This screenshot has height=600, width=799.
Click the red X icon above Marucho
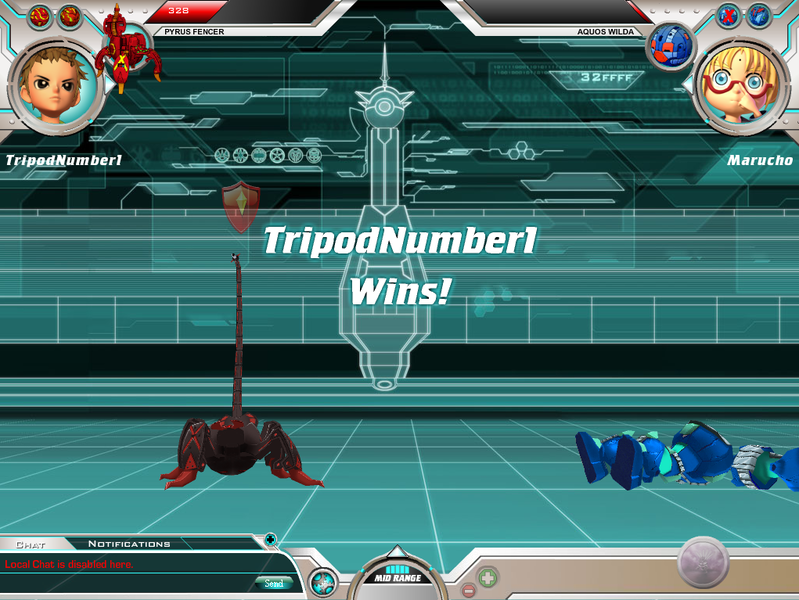pyautogui.click(x=728, y=15)
